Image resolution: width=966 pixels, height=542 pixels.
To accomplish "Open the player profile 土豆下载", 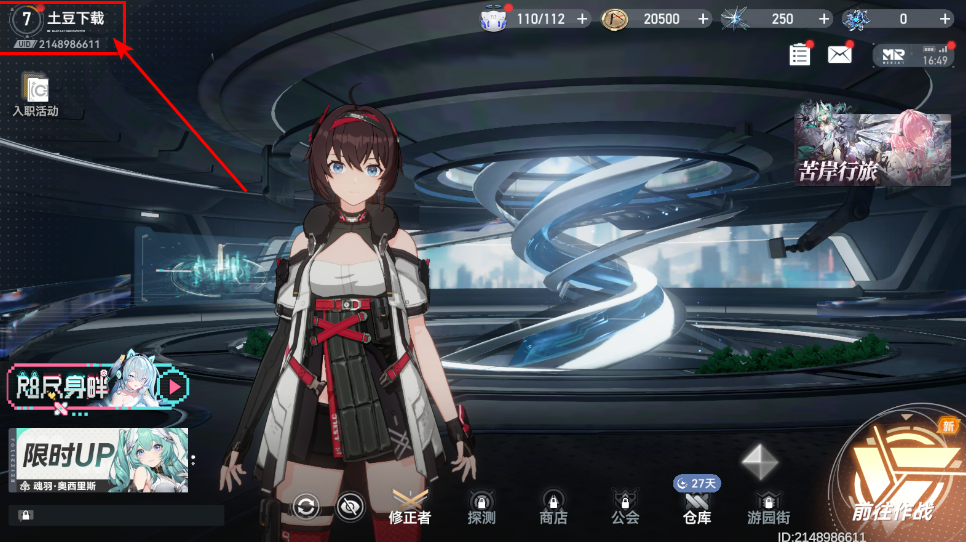I will pos(62,26).
